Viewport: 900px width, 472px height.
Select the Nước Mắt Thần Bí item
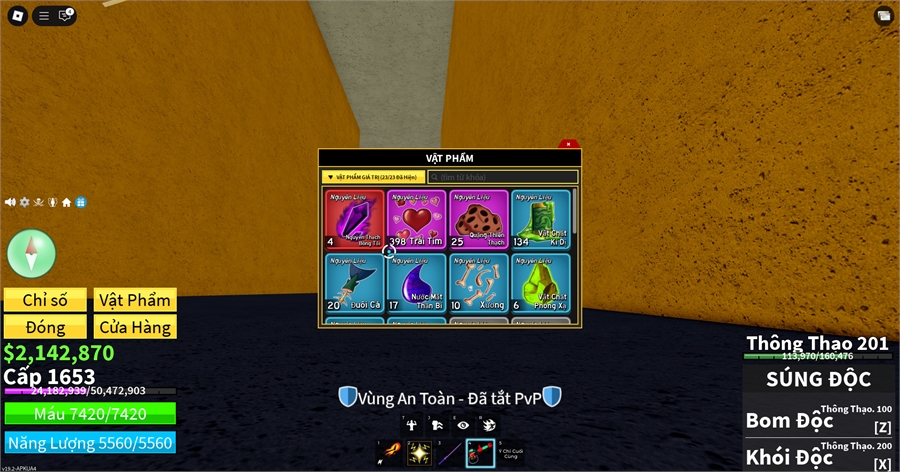pos(417,283)
